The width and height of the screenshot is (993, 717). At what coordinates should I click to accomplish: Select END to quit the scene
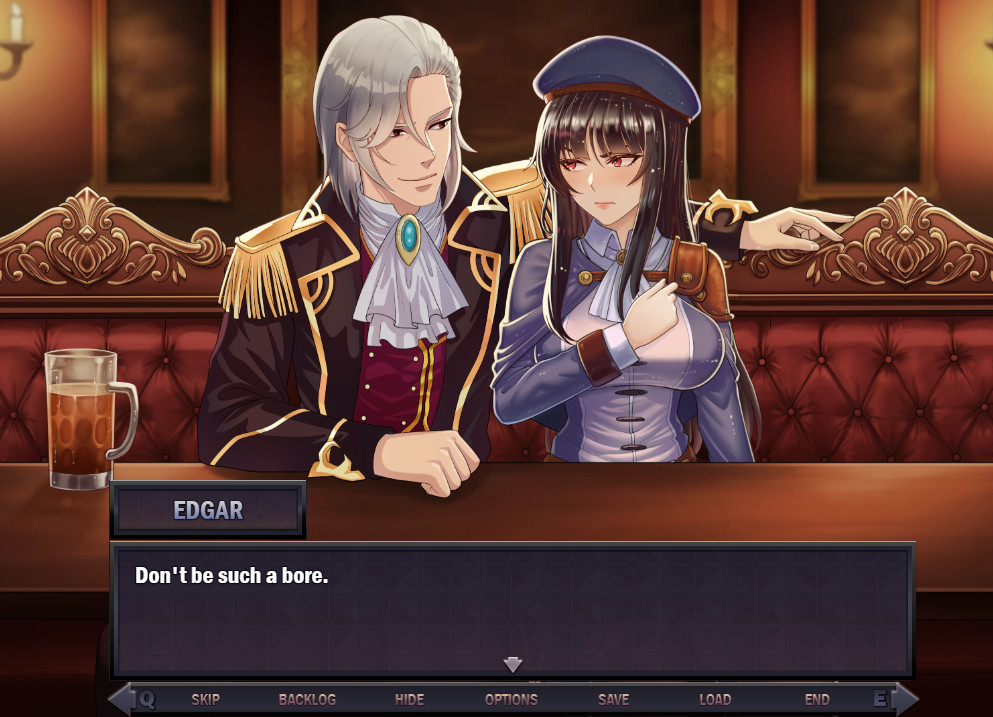(816, 699)
